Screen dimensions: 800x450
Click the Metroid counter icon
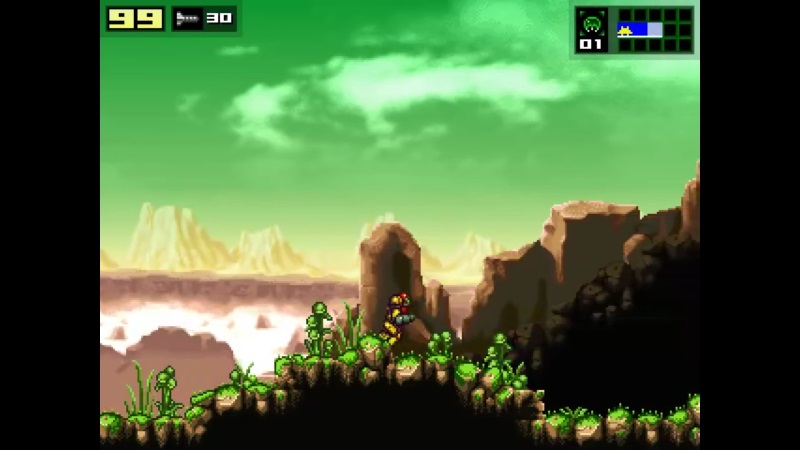click(x=591, y=23)
